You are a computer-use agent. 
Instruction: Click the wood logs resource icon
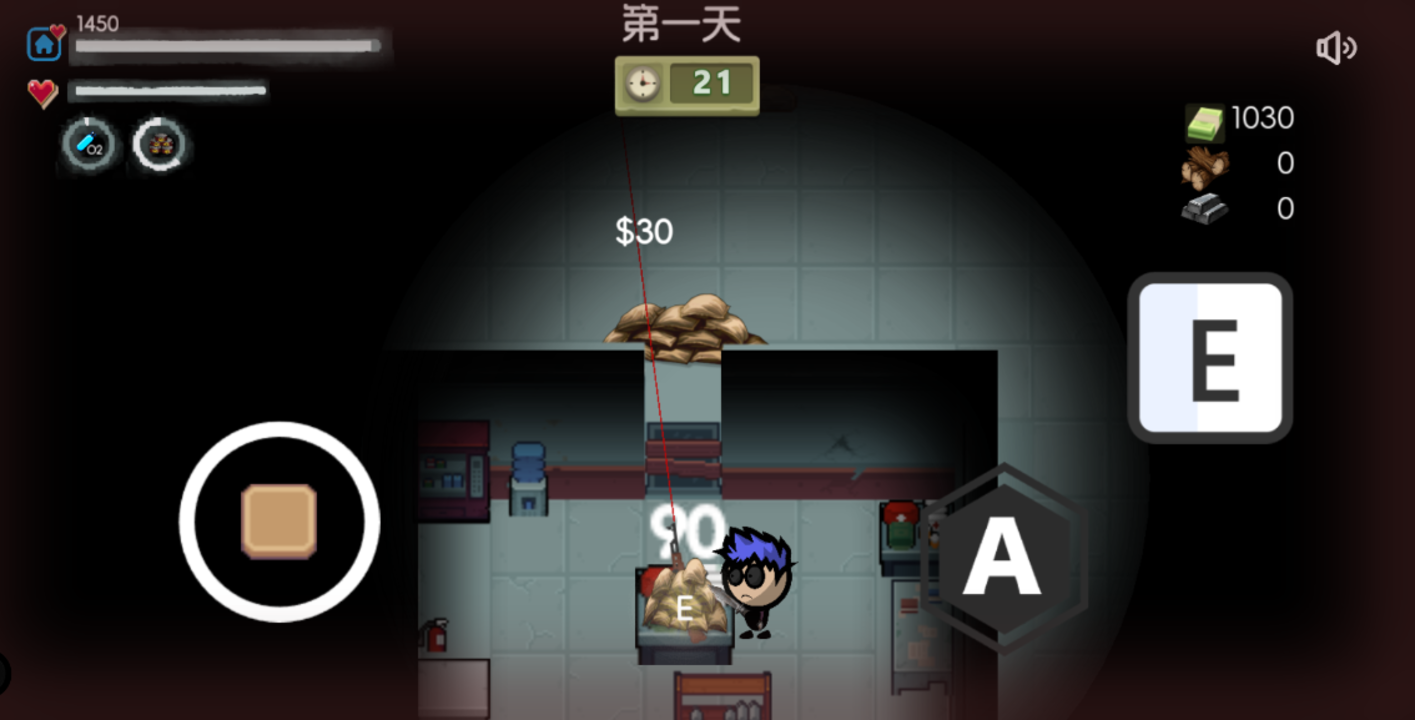[x=1203, y=163]
